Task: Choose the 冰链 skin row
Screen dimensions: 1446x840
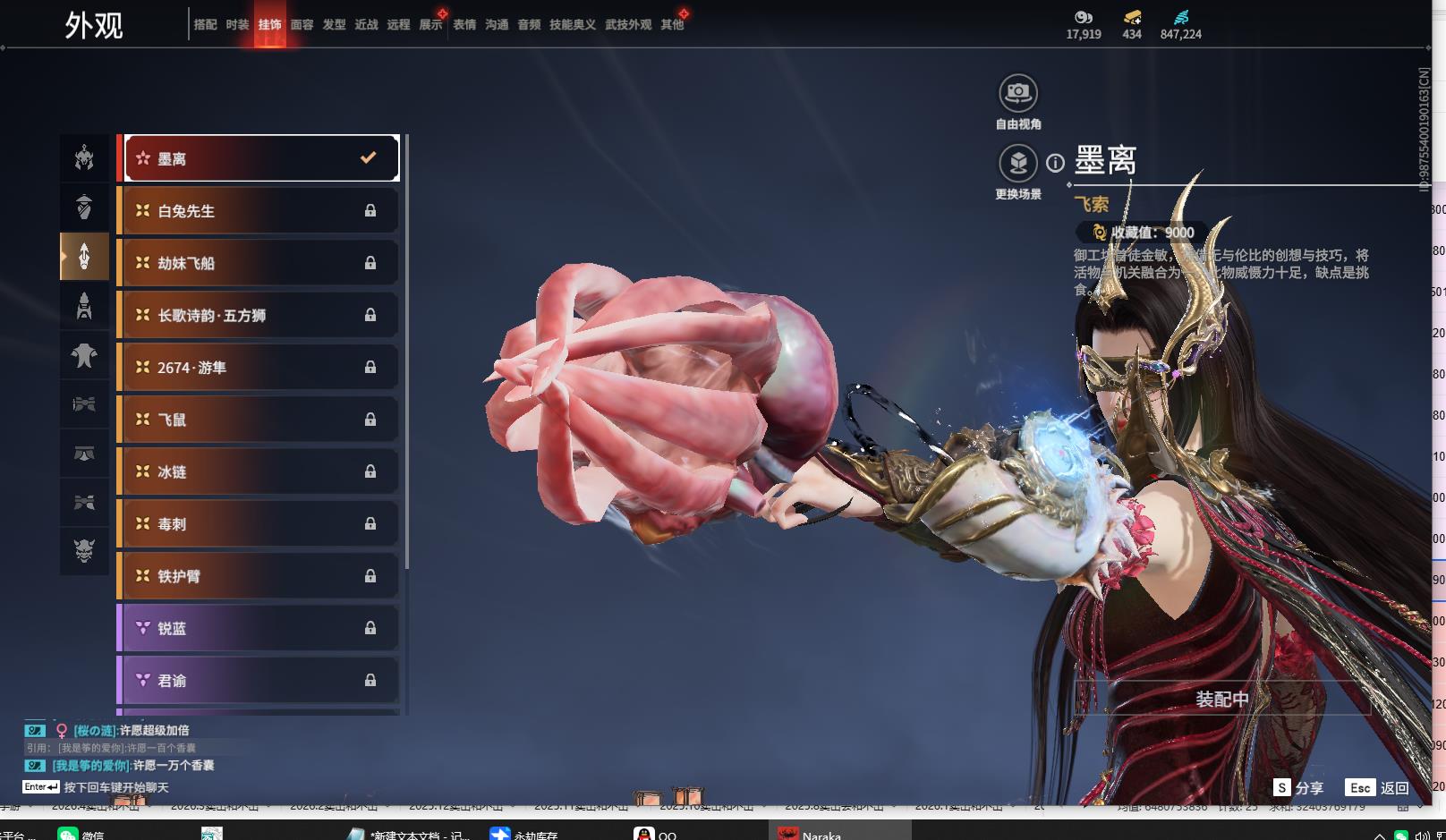Action: coord(259,471)
